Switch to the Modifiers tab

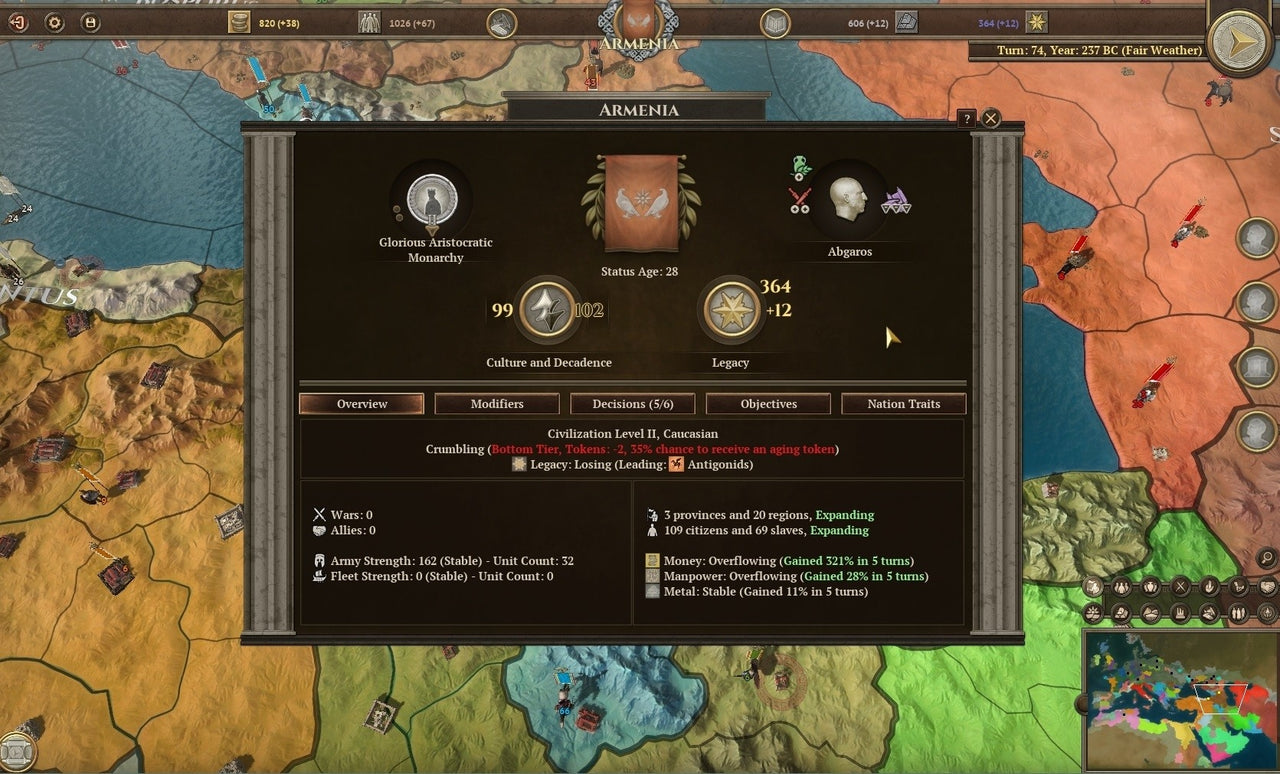tap(496, 404)
